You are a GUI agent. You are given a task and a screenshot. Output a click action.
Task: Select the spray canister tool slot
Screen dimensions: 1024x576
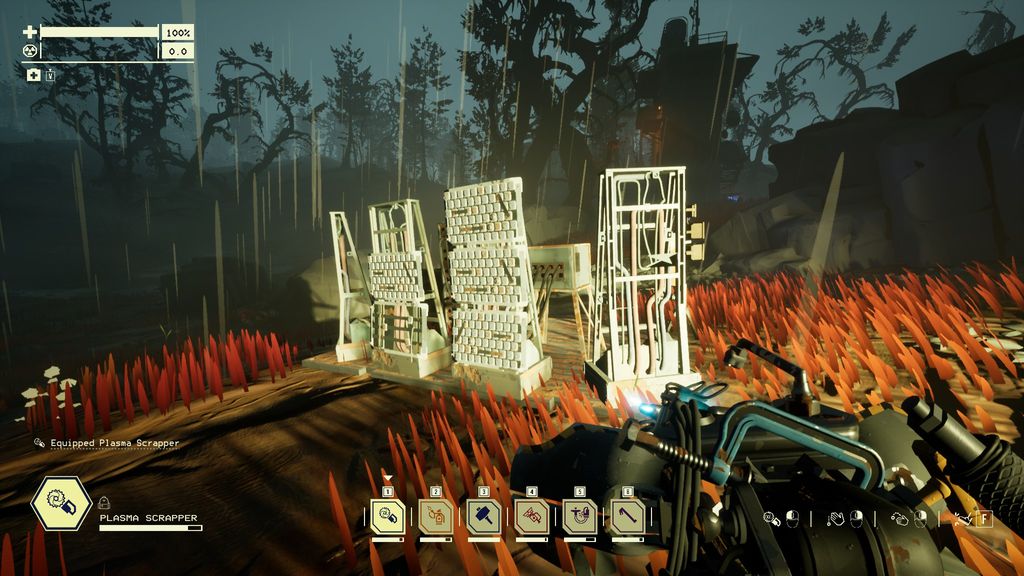pos(436,516)
